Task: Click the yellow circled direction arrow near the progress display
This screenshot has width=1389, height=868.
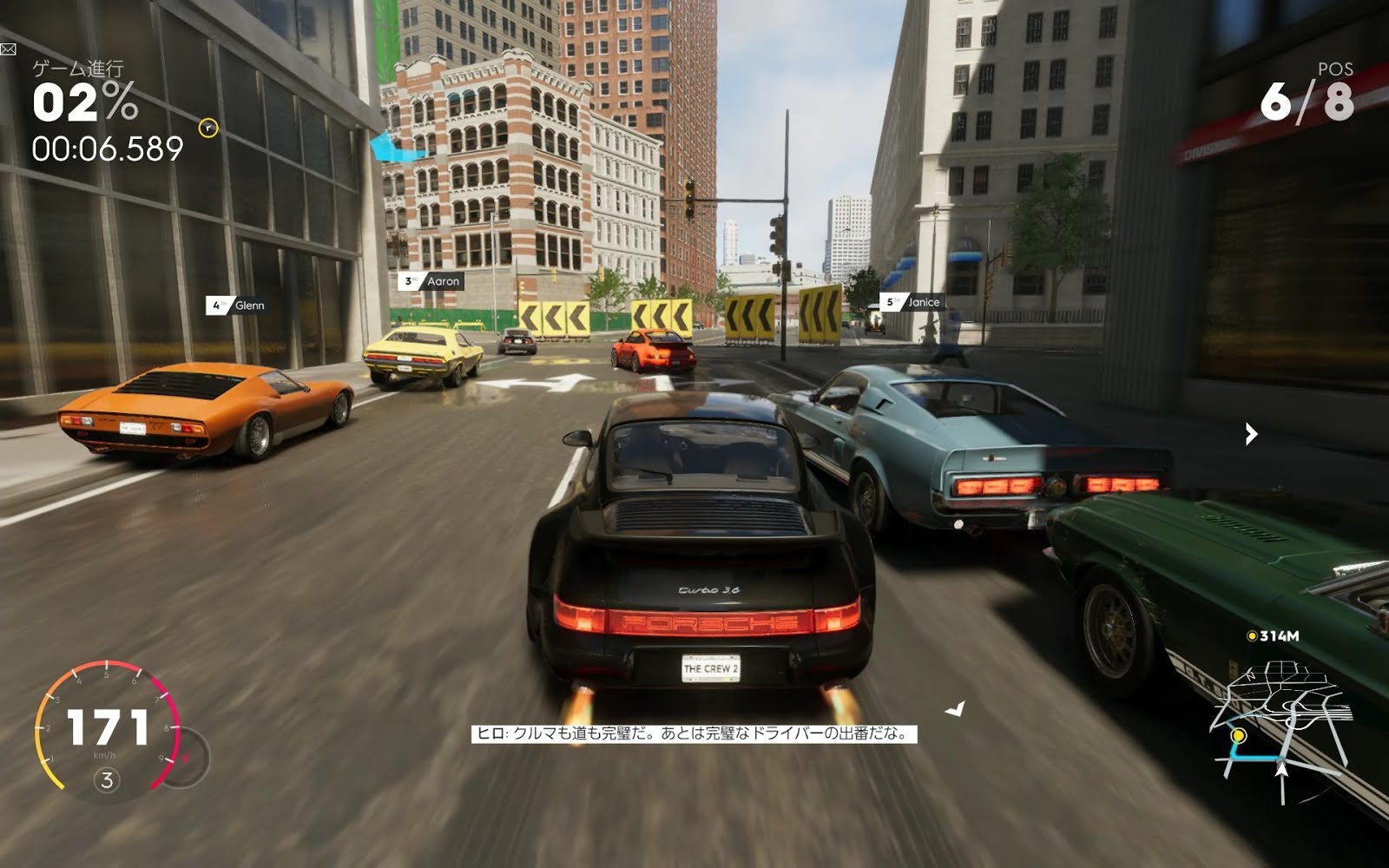Action: coord(208,128)
